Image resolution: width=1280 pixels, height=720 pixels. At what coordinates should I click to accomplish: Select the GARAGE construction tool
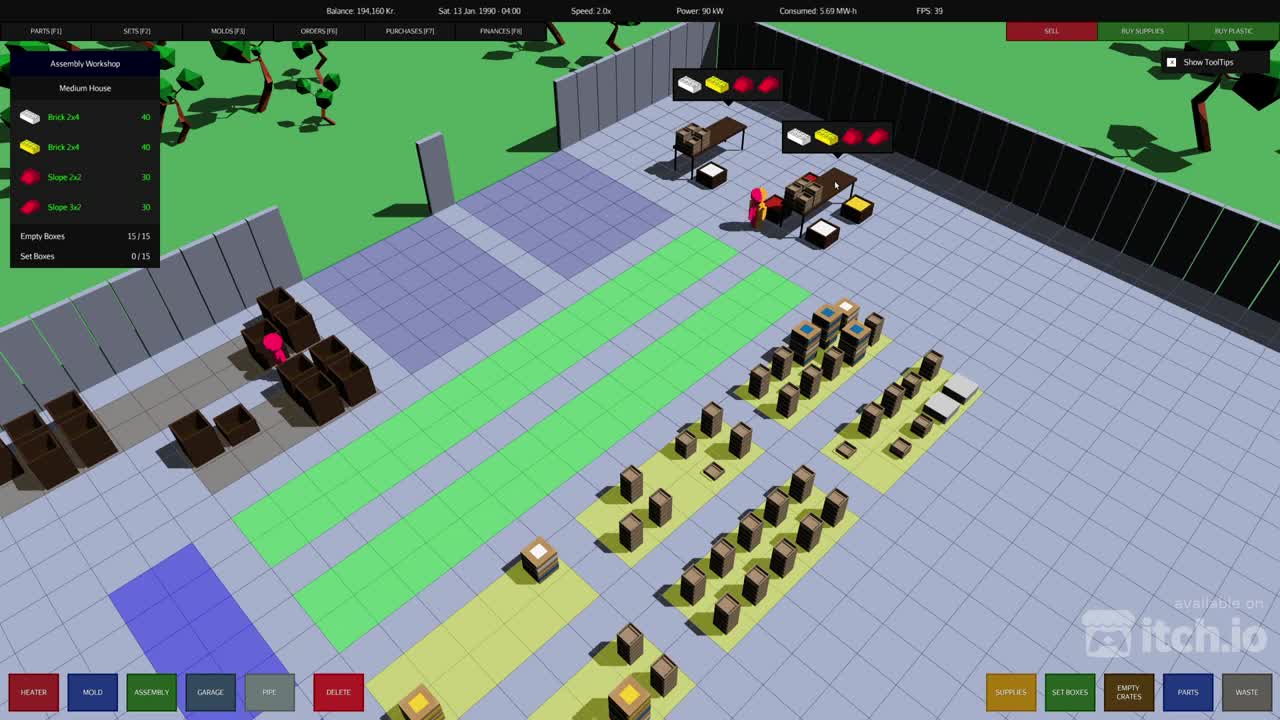(210, 692)
